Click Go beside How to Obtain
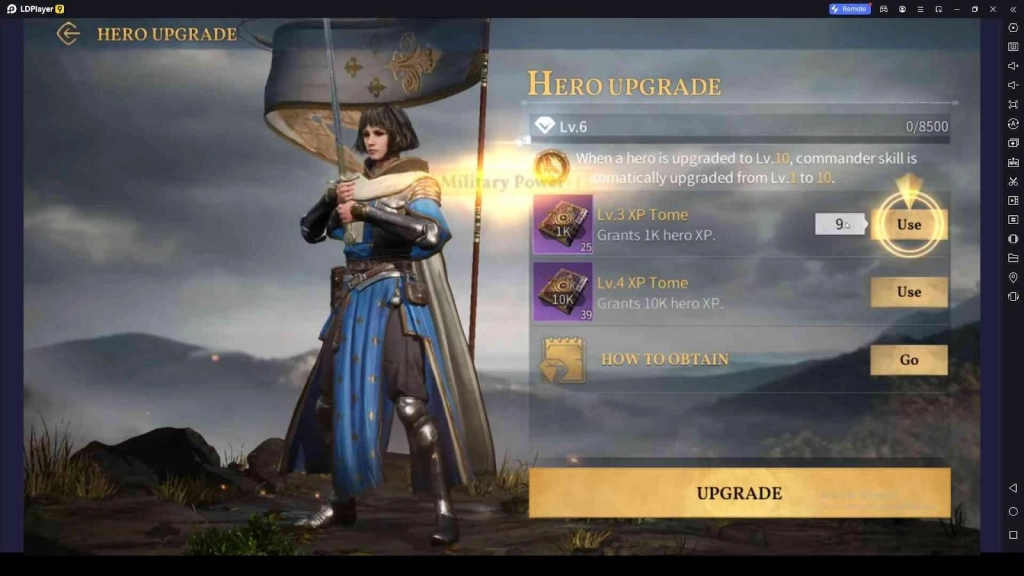Viewport: 1024px width, 576px height. tap(908, 360)
